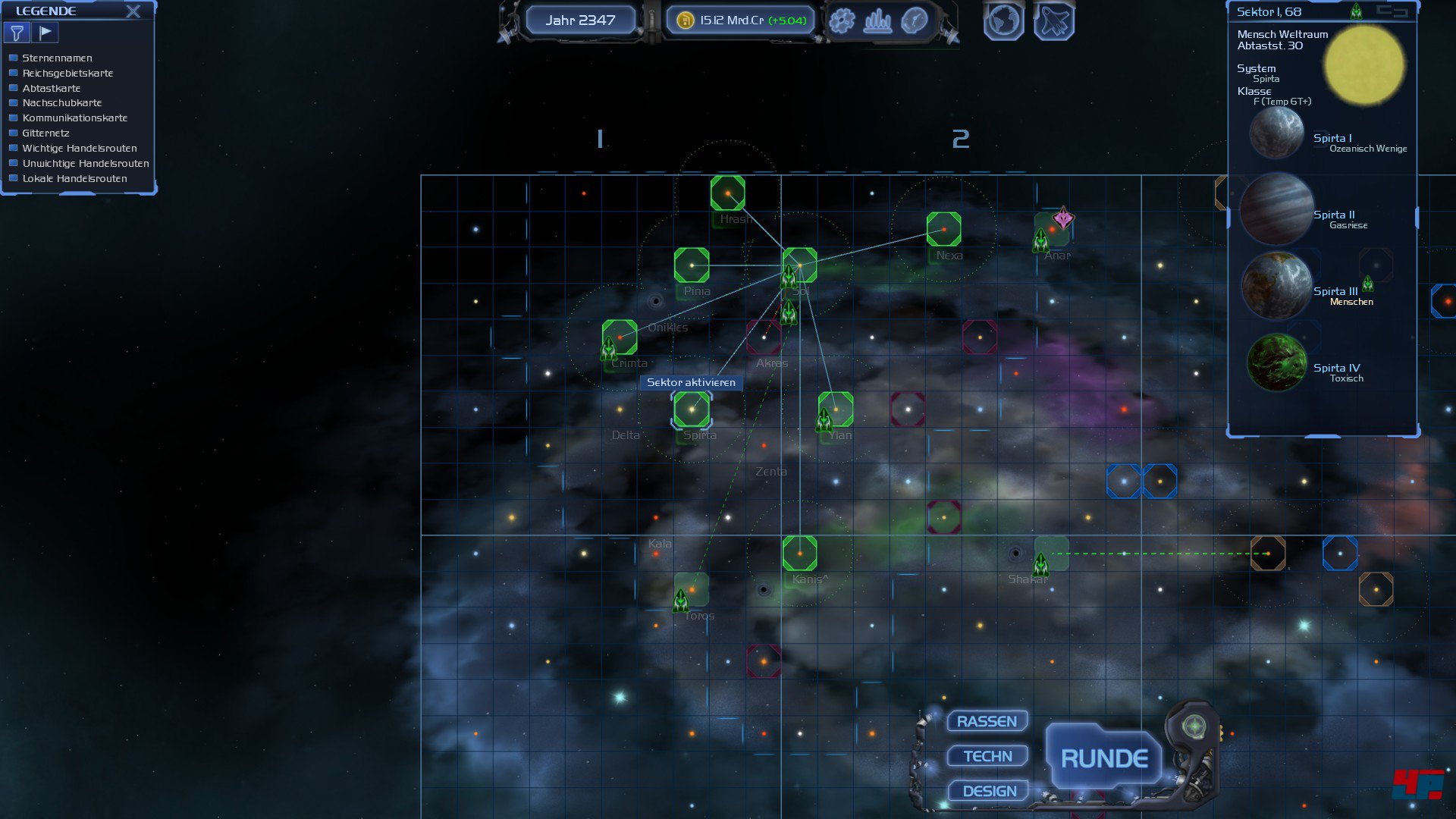Toggle the Nachschubkarte overlay
The width and height of the screenshot is (1456, 819).
point(13,103)
